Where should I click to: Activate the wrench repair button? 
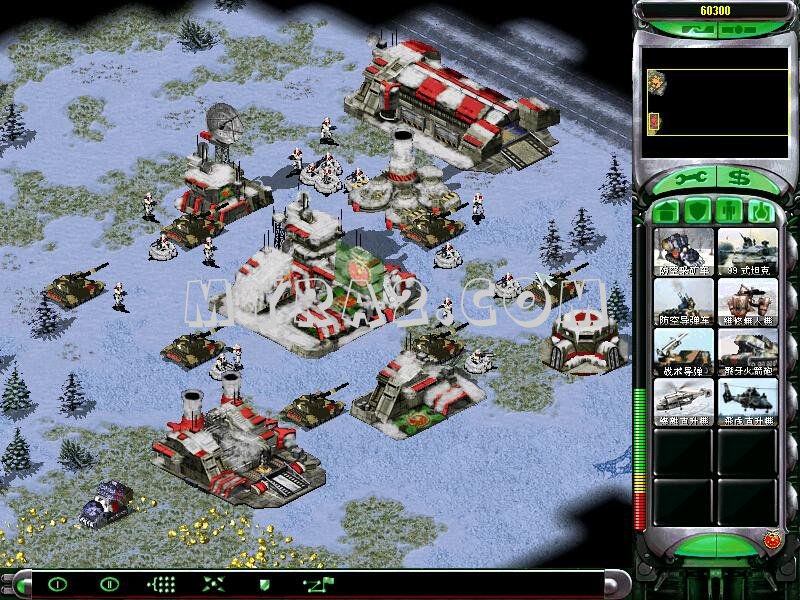[x=690, y=178]
